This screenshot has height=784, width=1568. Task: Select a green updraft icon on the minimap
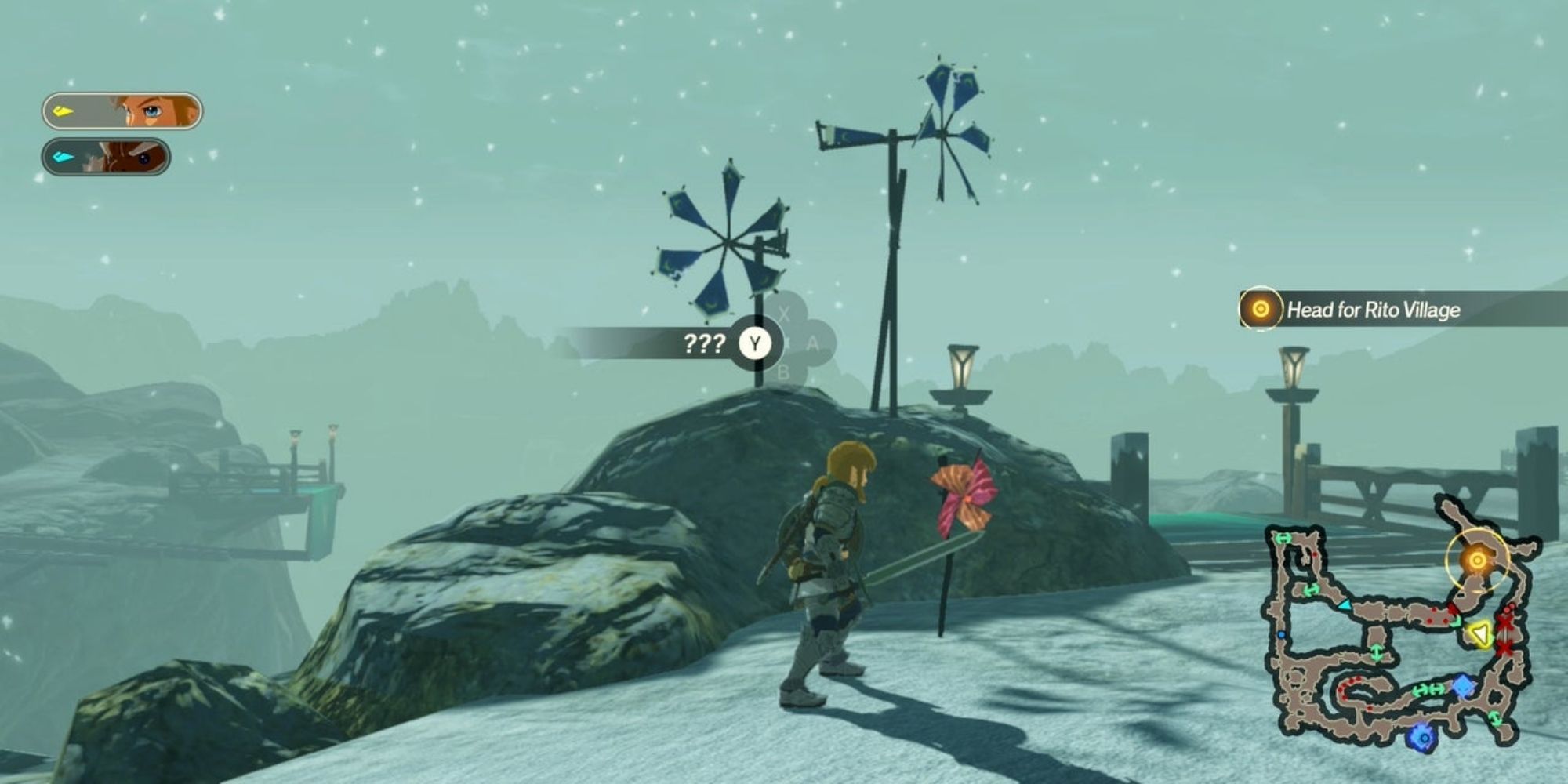(1376, 652)
